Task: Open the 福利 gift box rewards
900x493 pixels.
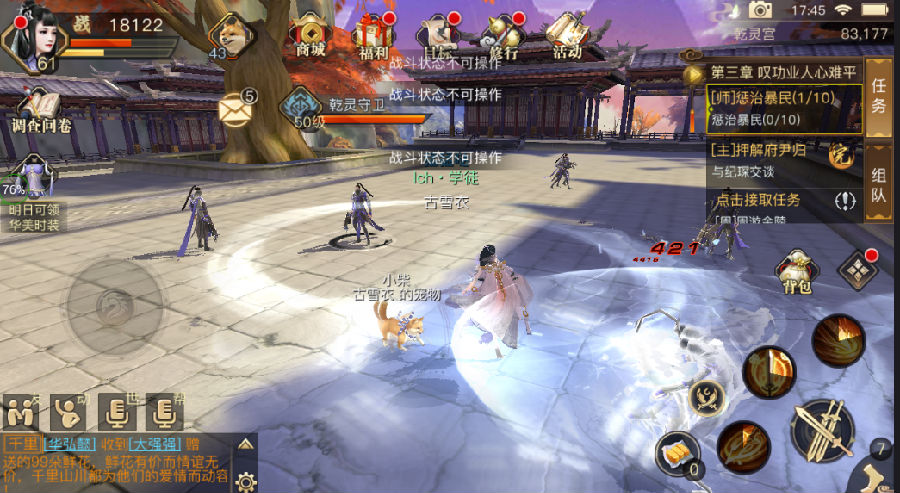Action: 372,35
